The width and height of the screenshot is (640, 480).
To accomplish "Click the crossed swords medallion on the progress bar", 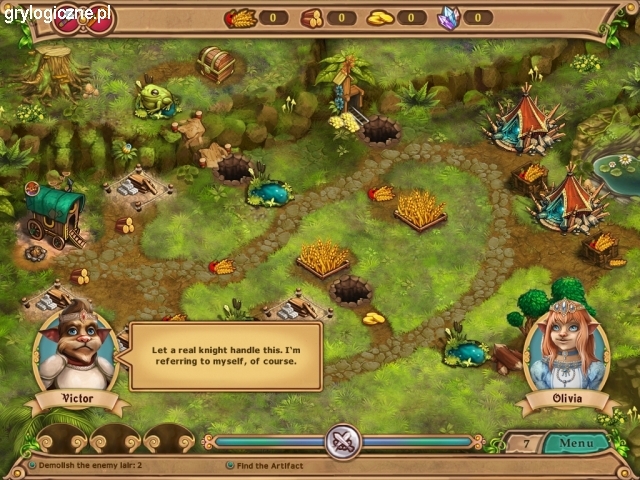I will click(x=343, y=441).
